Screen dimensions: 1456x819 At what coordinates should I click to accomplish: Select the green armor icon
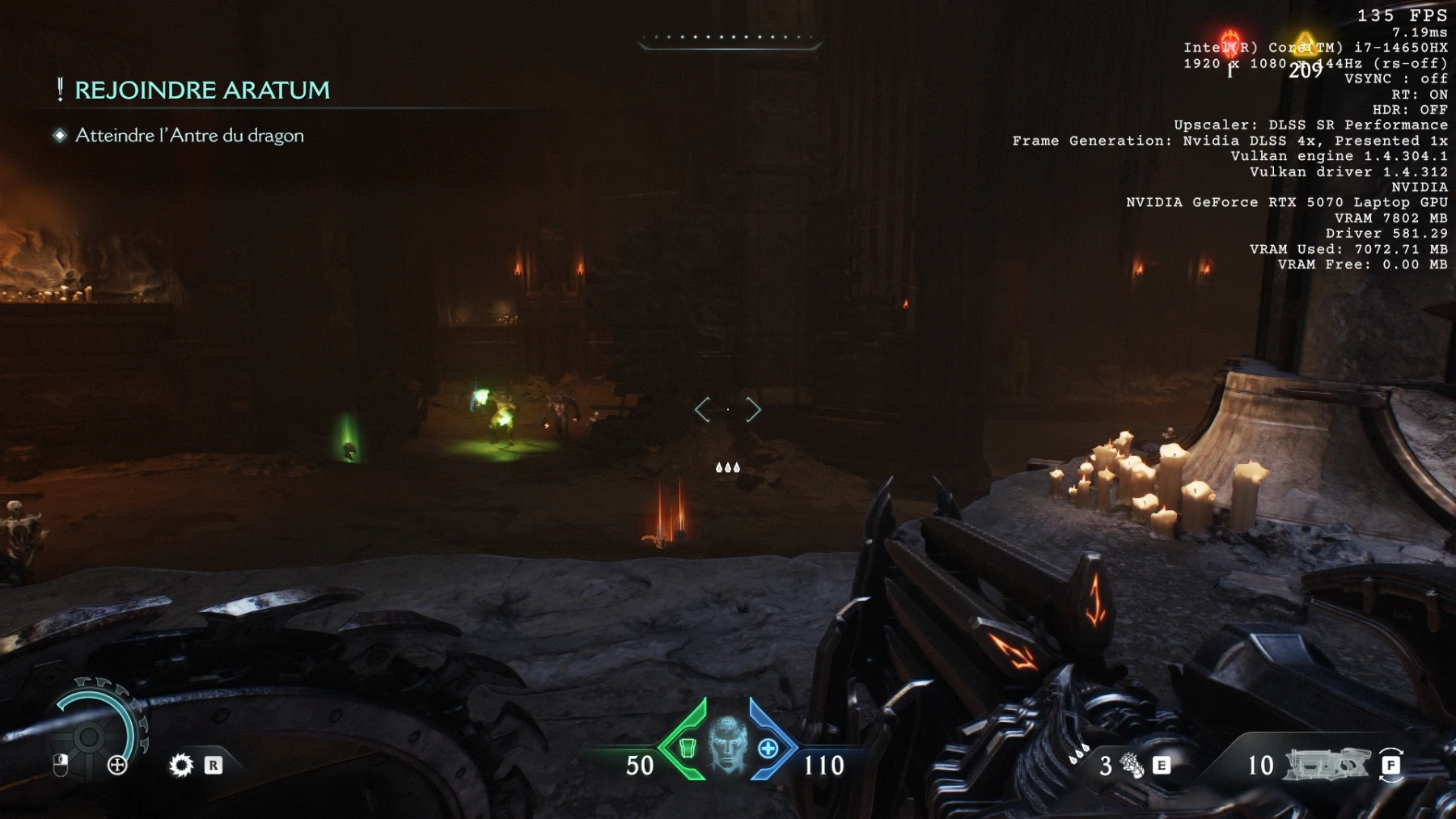tap(687, 748)
